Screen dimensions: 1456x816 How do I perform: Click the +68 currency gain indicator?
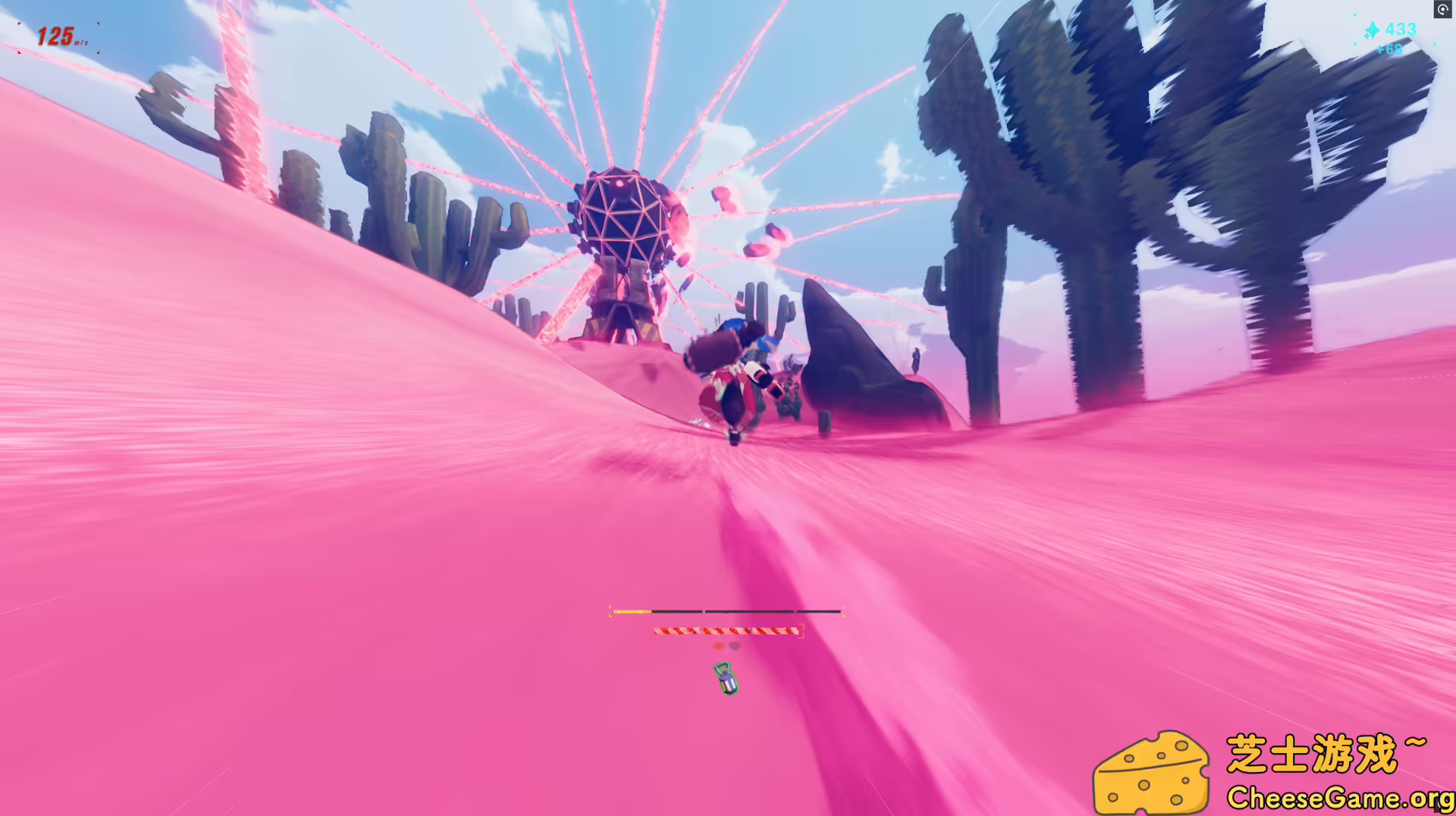(1391, 49)
